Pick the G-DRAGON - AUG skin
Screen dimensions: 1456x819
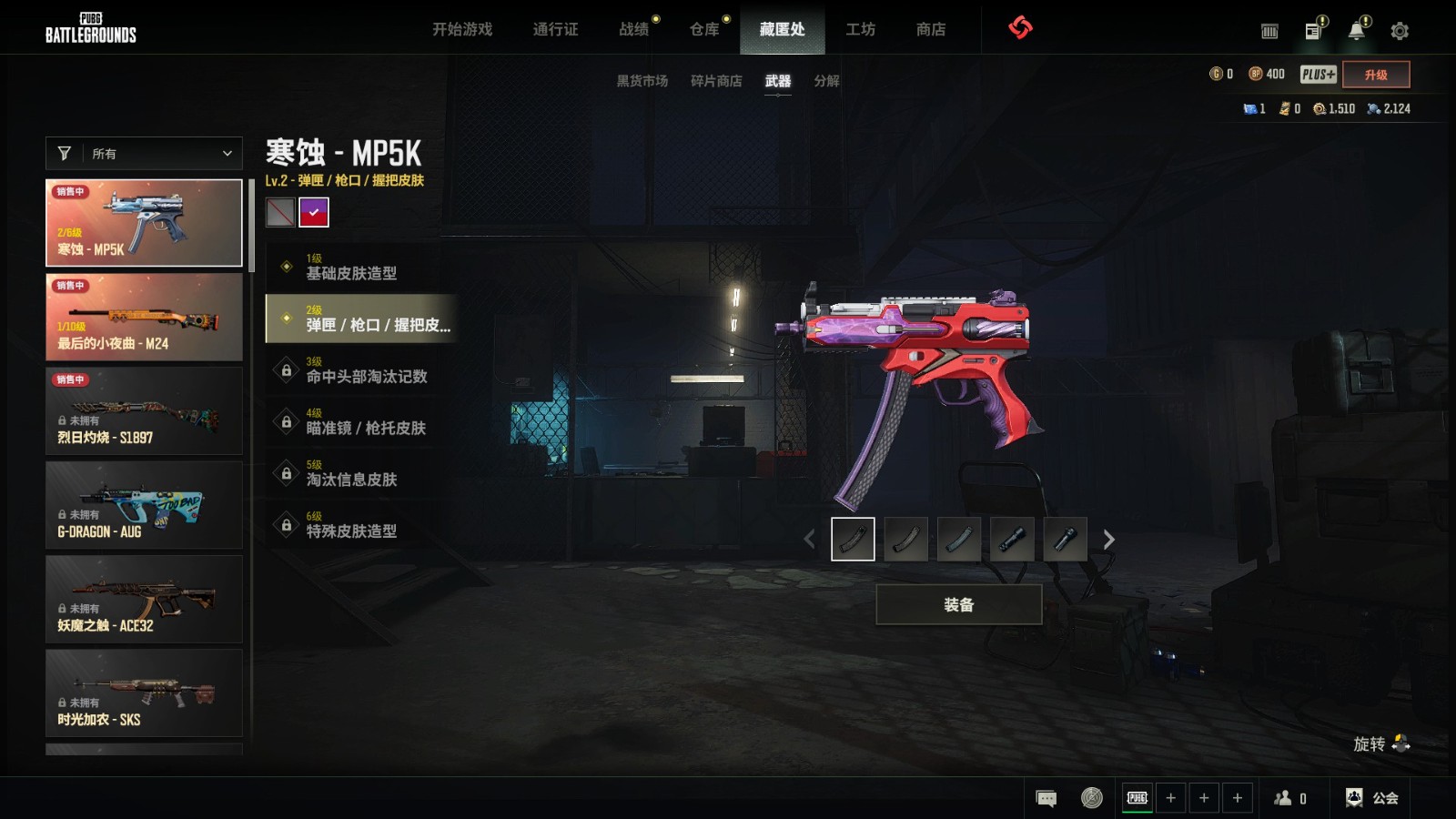point(144,505)
